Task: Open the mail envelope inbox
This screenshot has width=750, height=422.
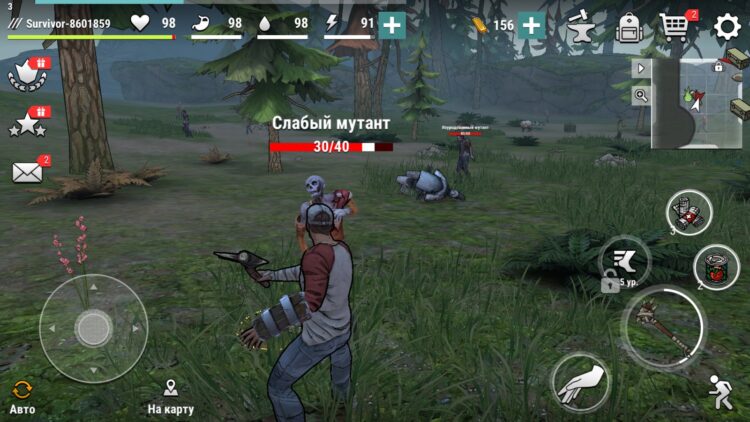Action: coord(27,171)
